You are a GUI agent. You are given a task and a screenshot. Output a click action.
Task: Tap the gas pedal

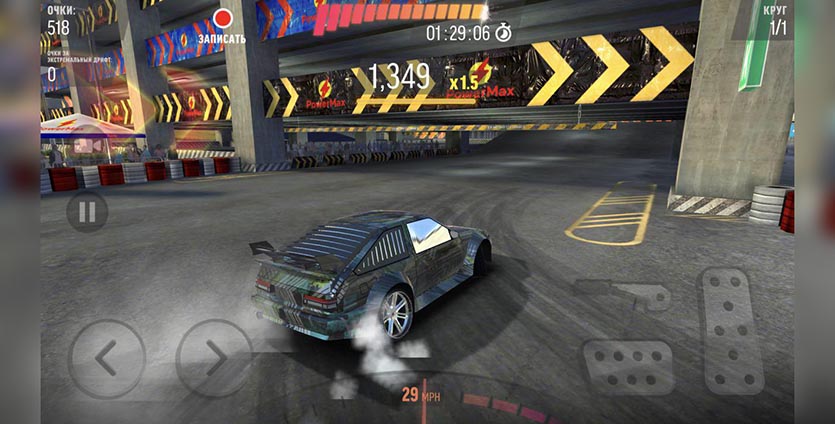point(731,329)
